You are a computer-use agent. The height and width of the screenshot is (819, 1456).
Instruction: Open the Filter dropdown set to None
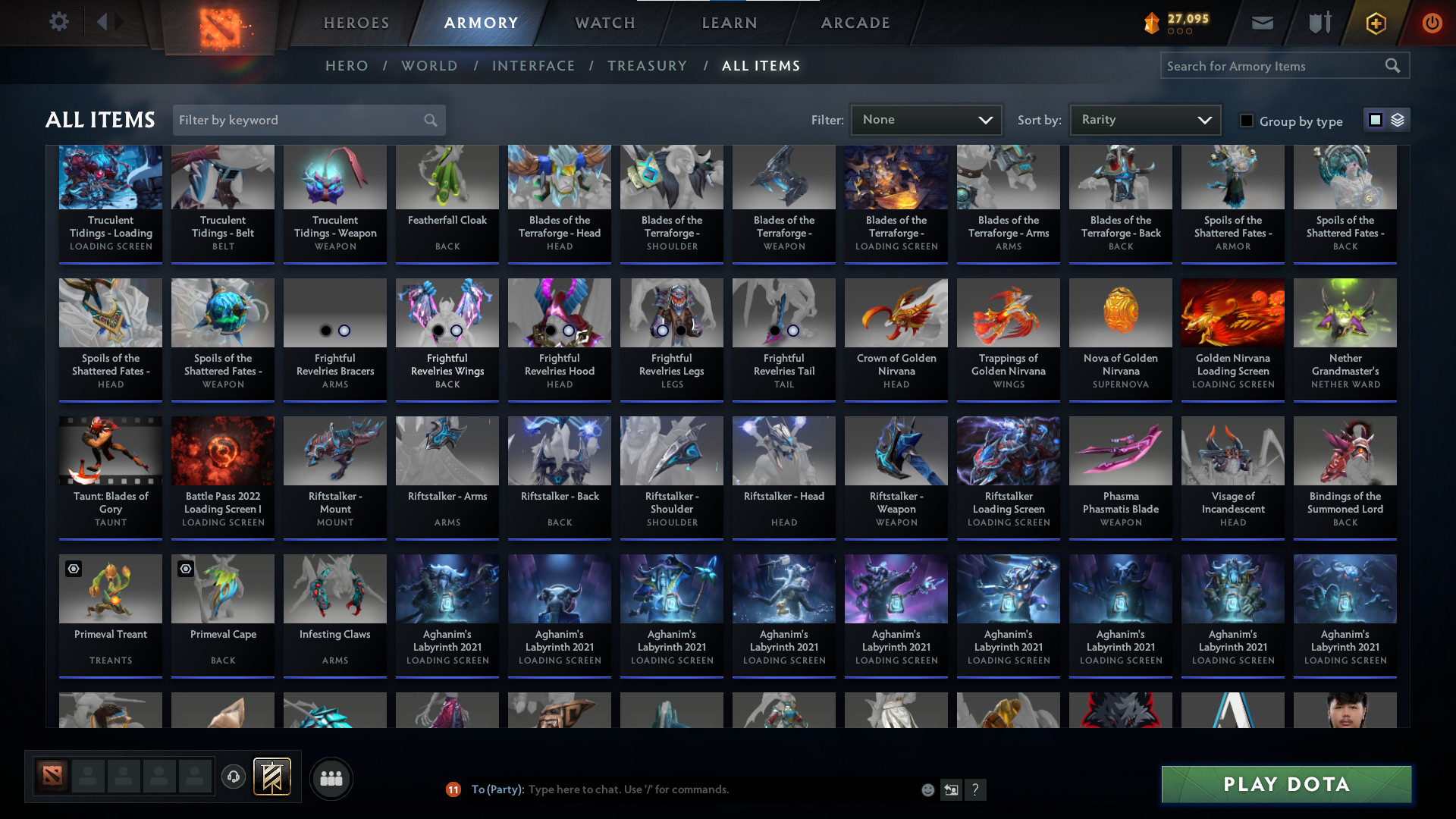click(926, 119)
